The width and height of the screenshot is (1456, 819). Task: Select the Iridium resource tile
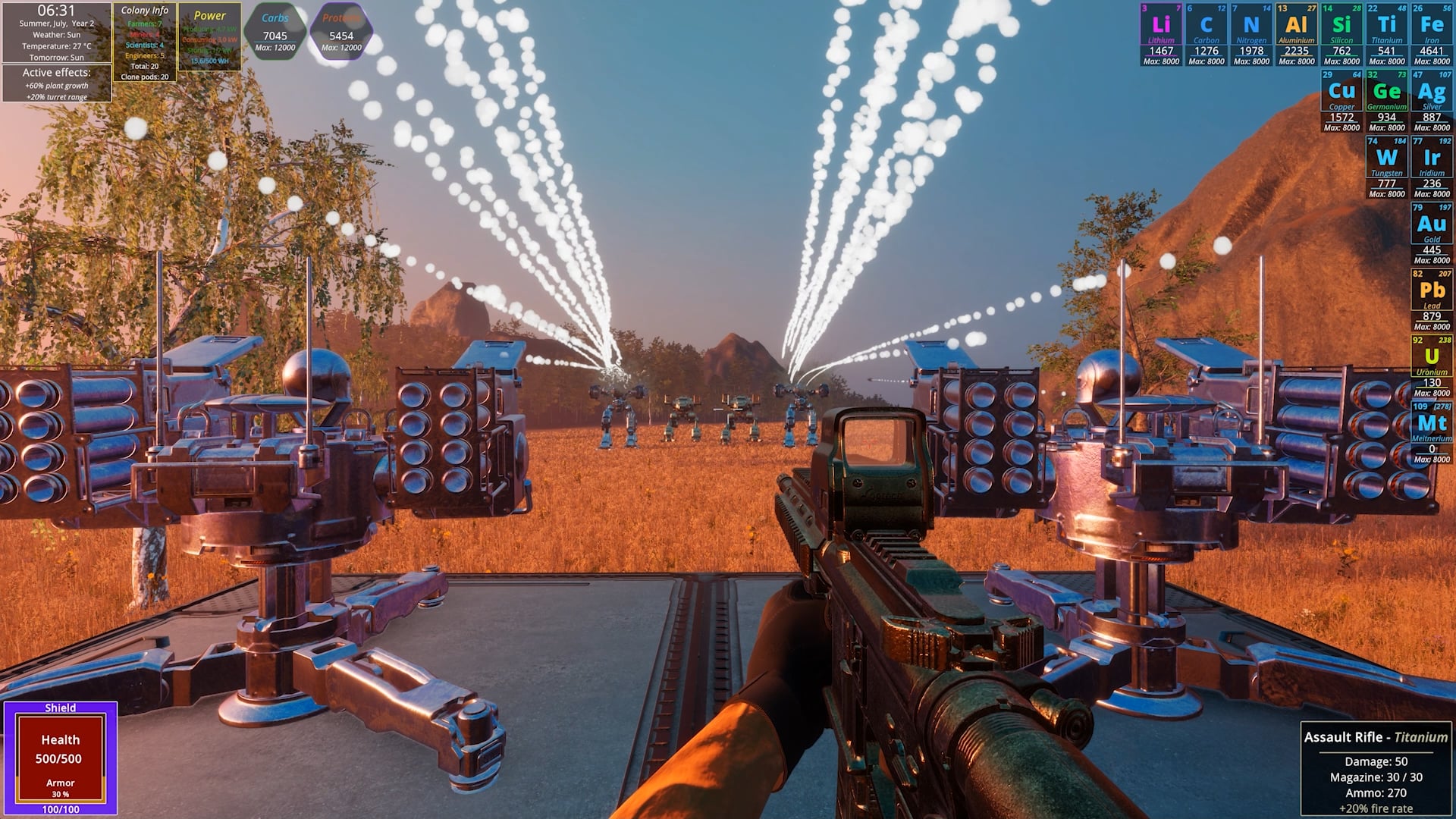(x=1432, y=167)
